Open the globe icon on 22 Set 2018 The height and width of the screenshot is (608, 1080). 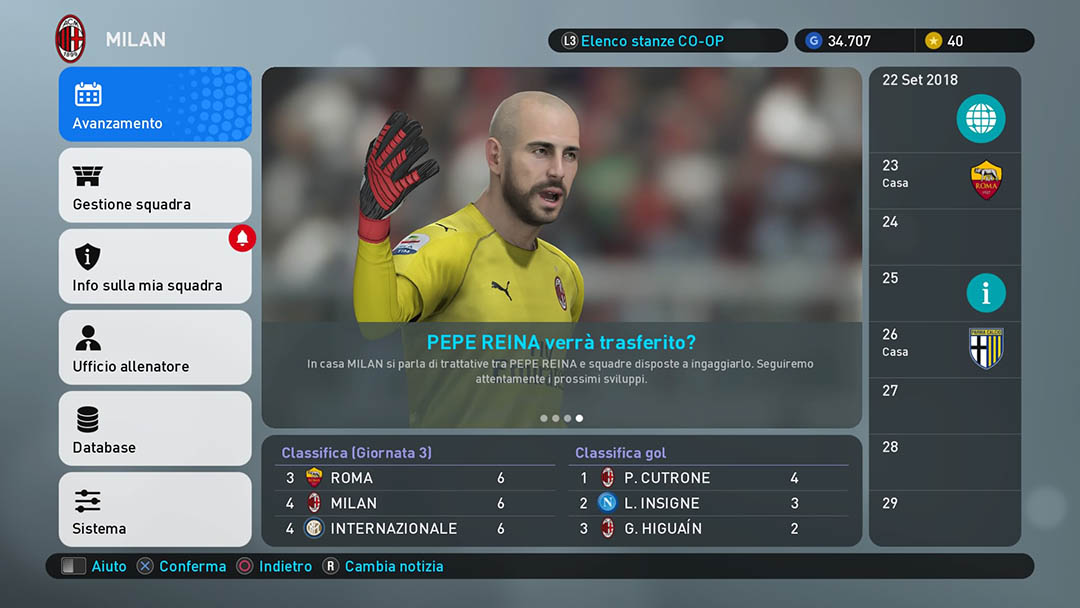pyautogui.click(x=980, y=121)
